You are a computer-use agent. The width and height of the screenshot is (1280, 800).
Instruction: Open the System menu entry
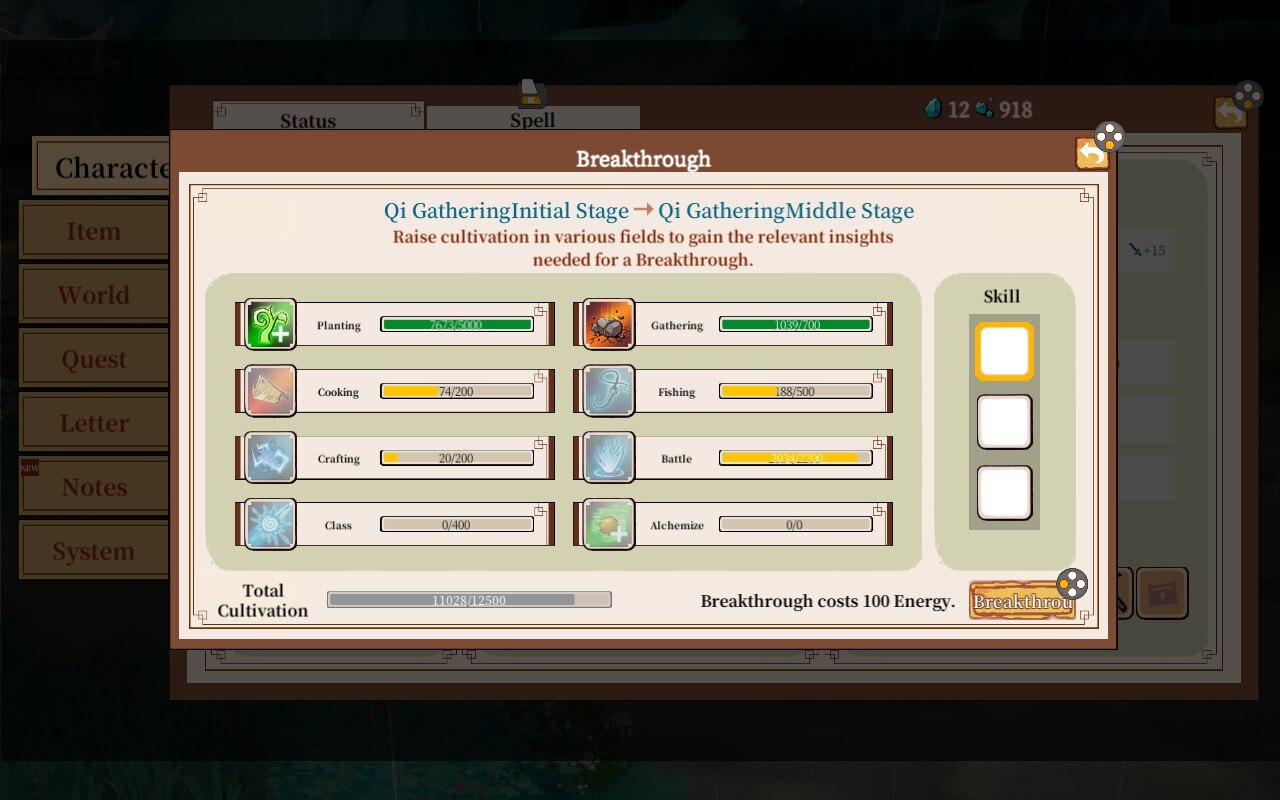[x=94, y=550]
